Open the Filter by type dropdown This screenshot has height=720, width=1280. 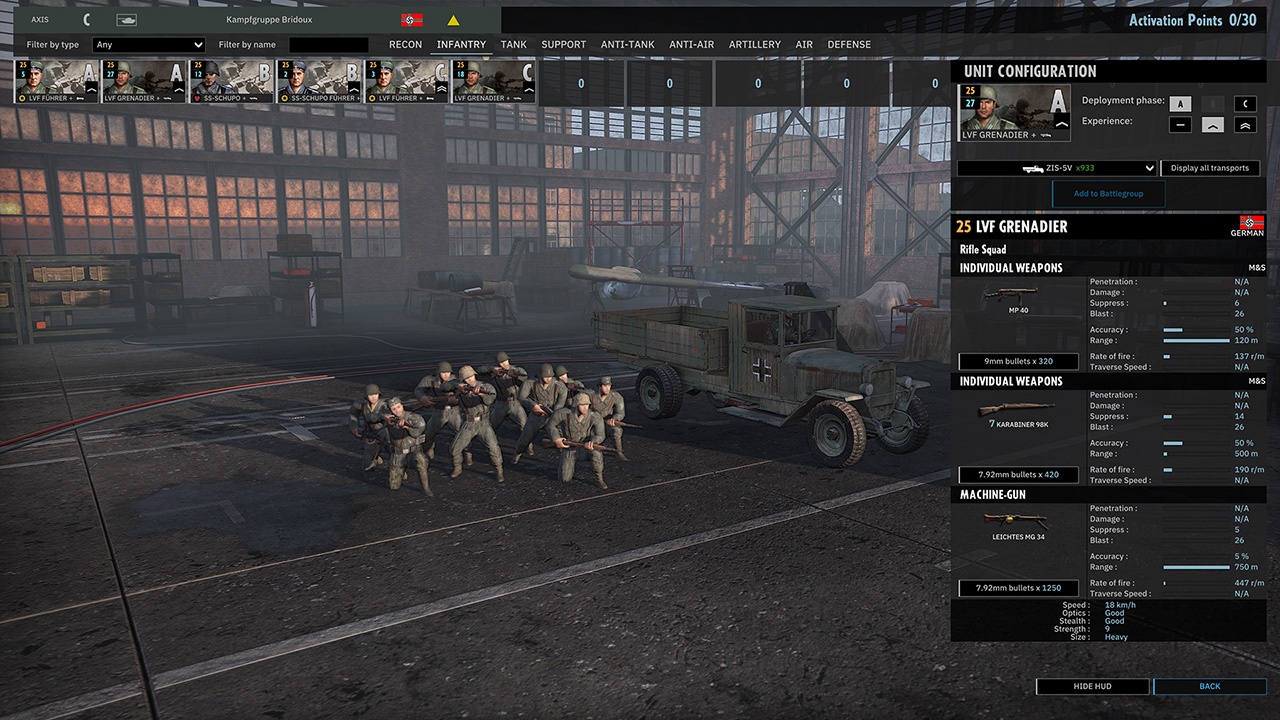[x=148, y=45]
